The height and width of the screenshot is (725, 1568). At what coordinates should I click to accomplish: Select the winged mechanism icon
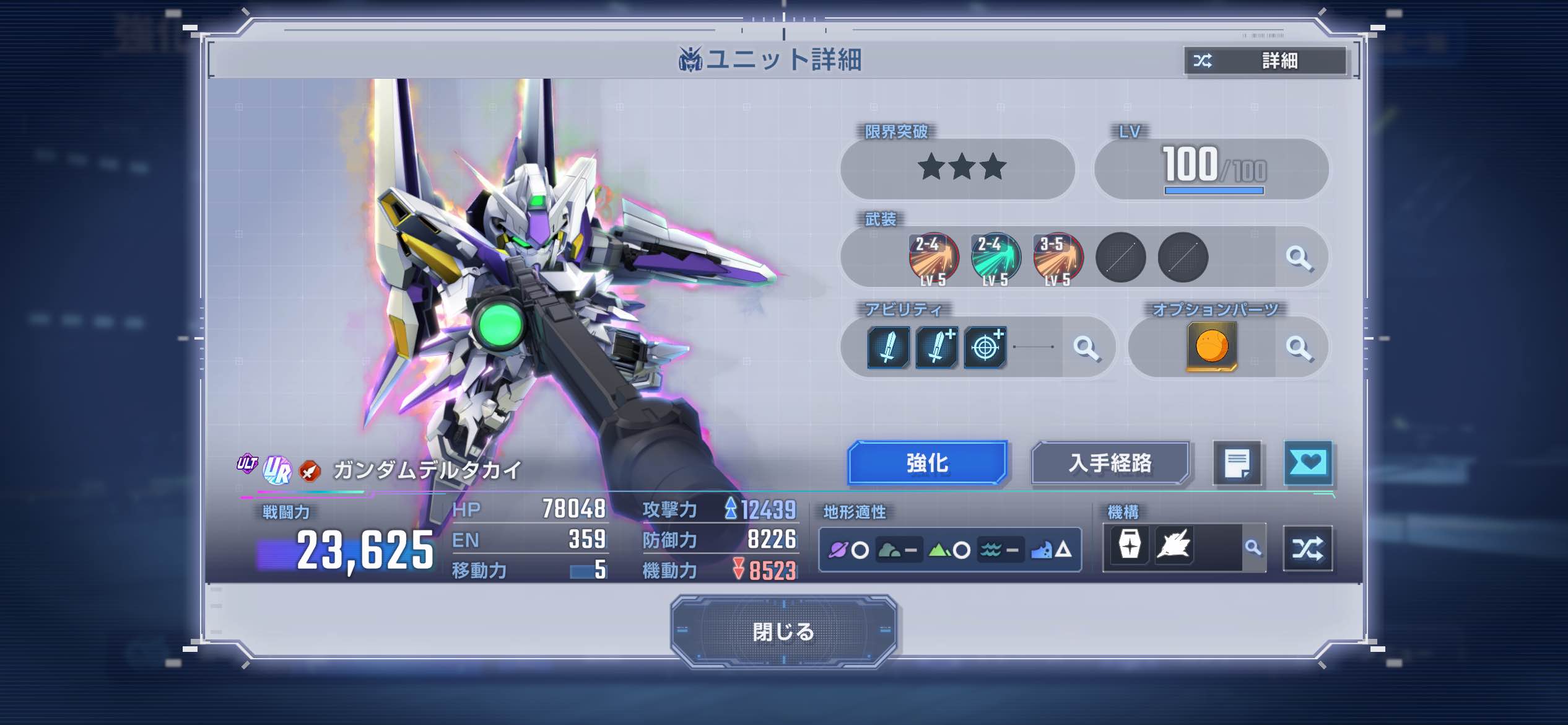pyautogui.click(x=1174, y=546)
